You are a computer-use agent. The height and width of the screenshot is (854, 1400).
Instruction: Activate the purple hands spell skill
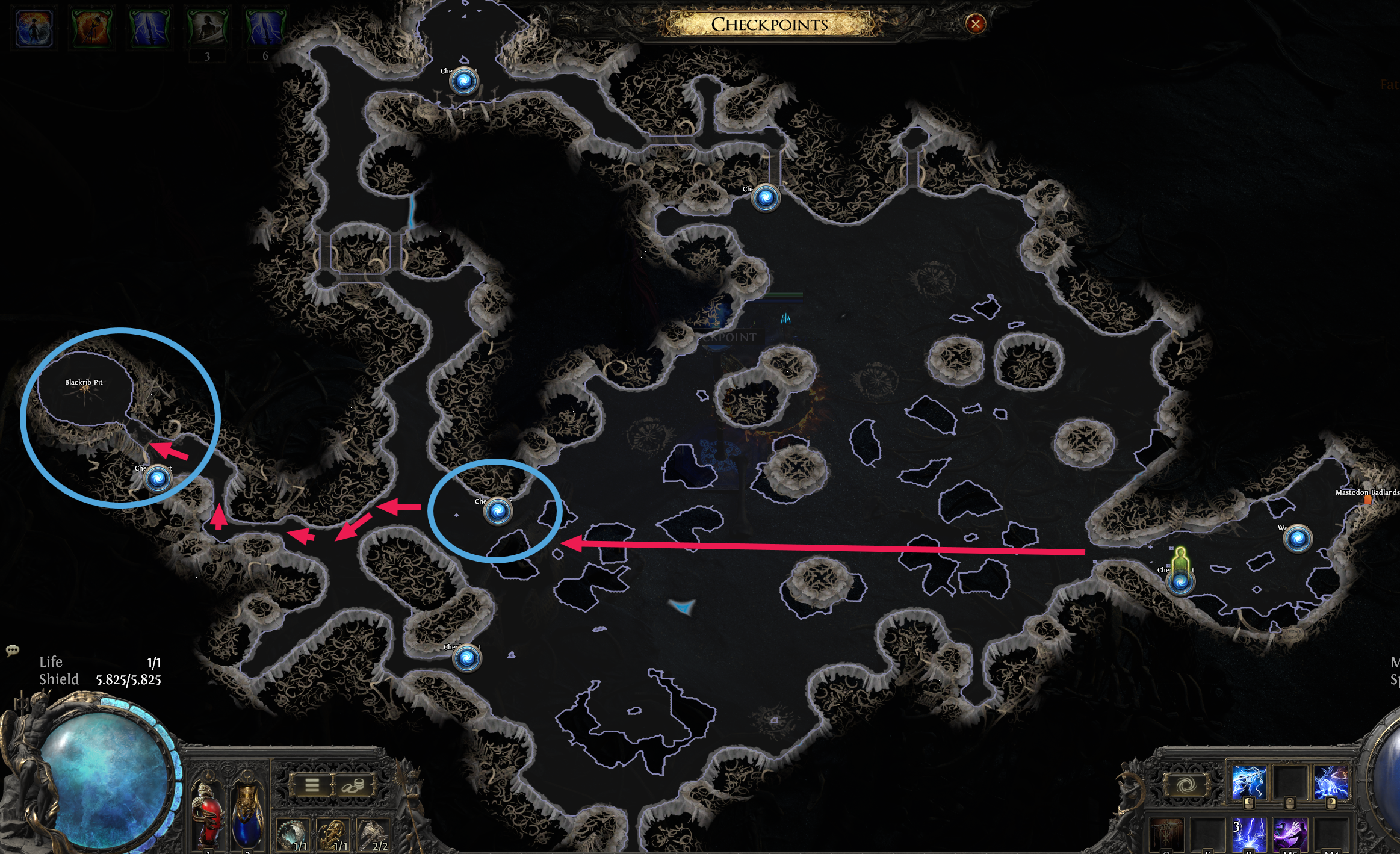1289,835
